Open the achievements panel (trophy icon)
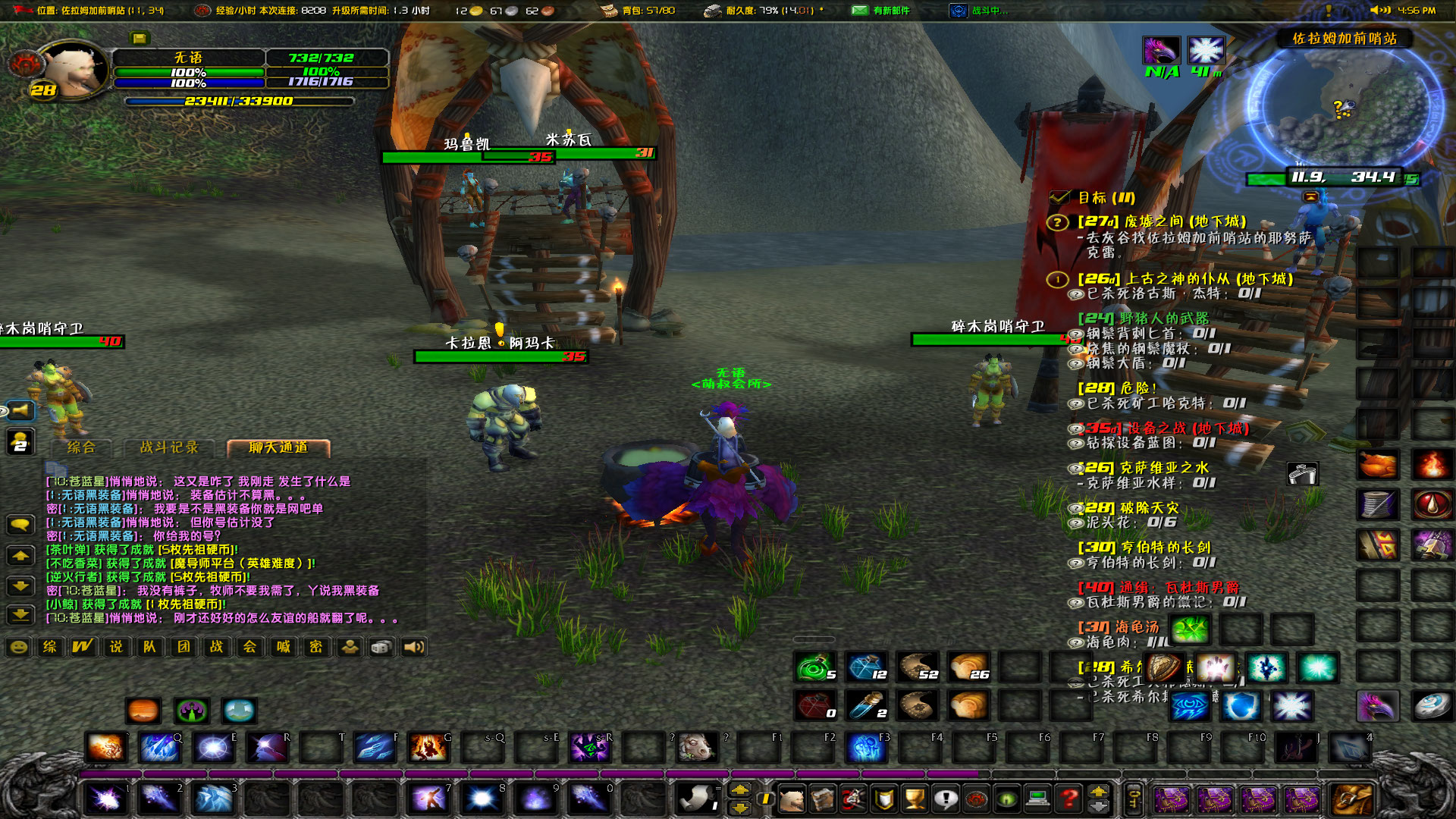1456x819 pixels. [x=915, y=800]
